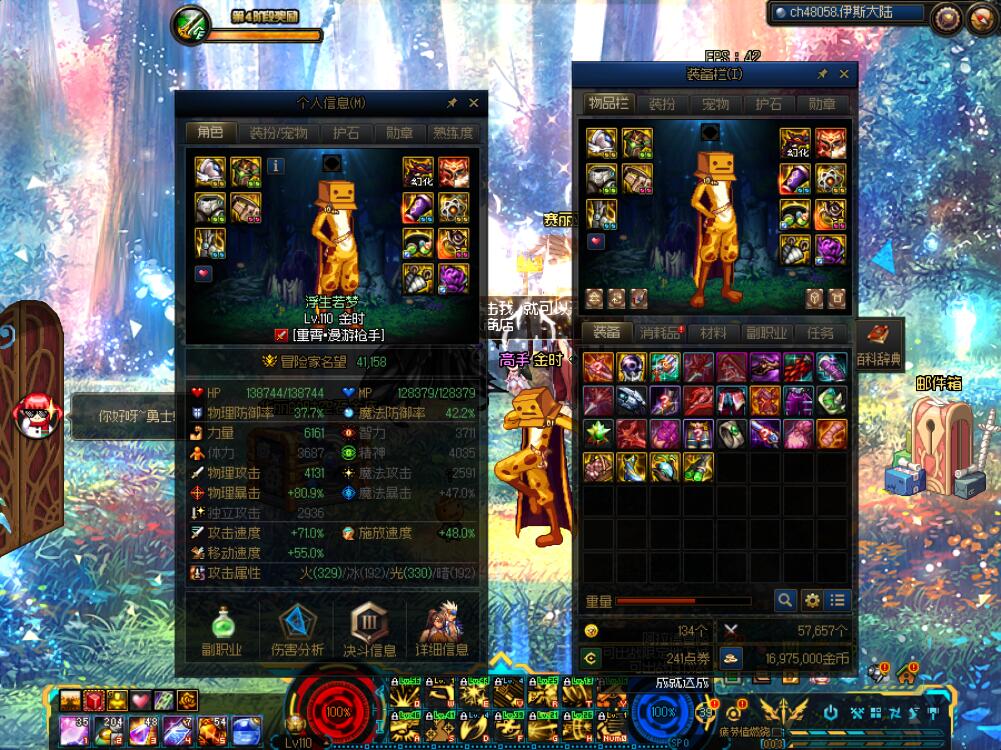
Task: Open the 熟练度 proficiency tab
Action: click(x=453, y=133)
